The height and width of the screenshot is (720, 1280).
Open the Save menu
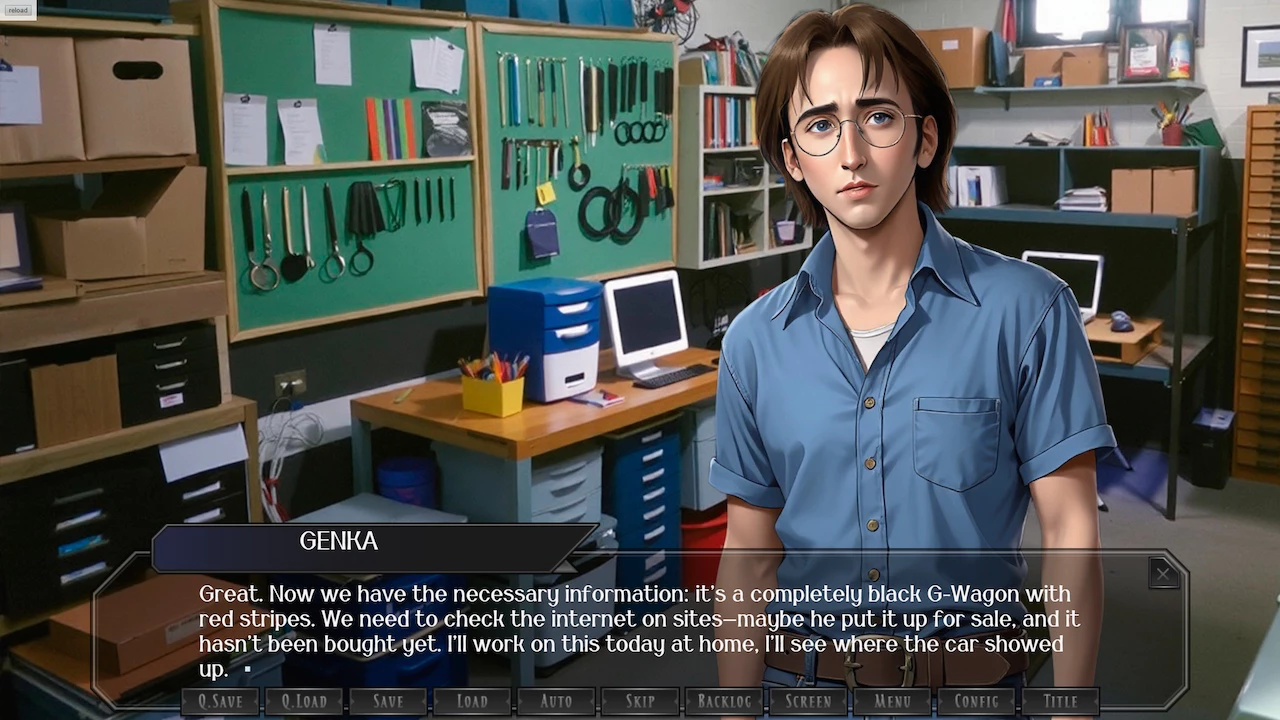tap(388, 701)
